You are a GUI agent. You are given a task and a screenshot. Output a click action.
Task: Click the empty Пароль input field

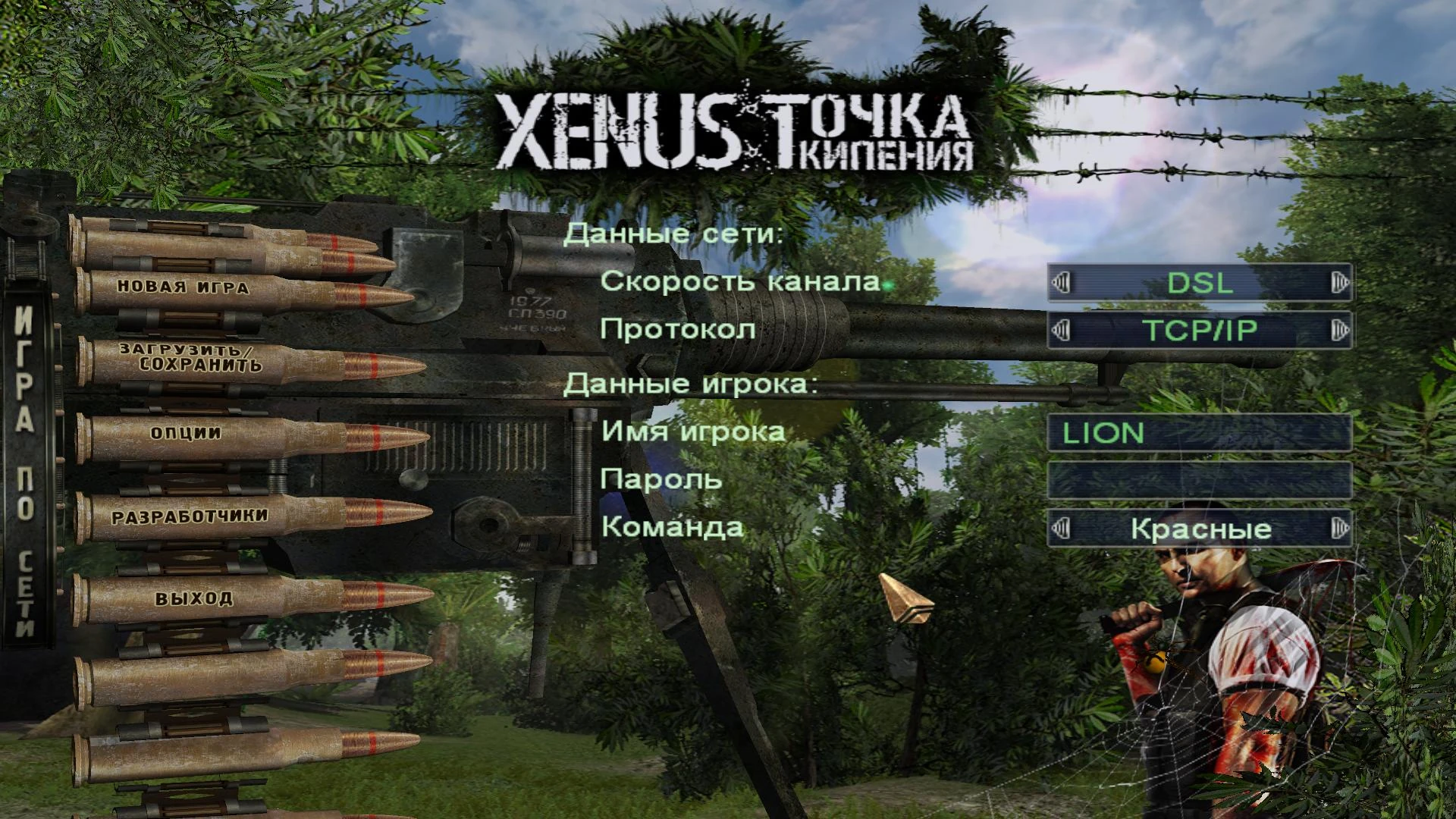(1198, 481)
